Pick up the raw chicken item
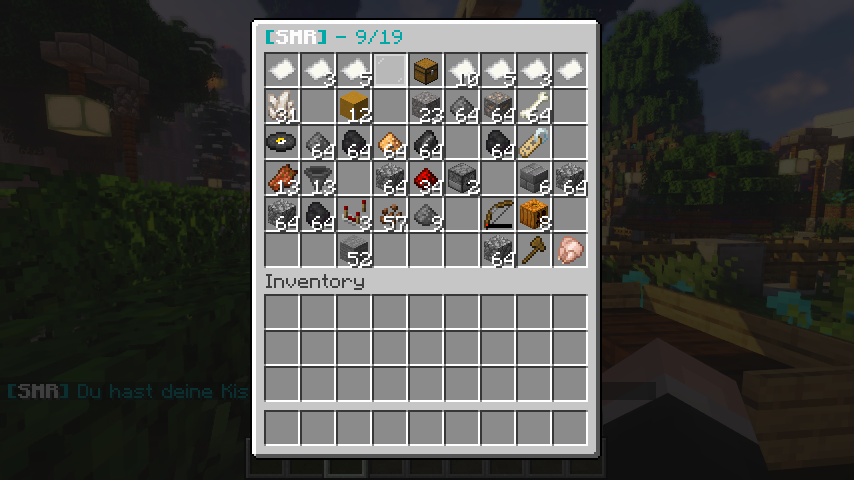 [x=571, y=250]
